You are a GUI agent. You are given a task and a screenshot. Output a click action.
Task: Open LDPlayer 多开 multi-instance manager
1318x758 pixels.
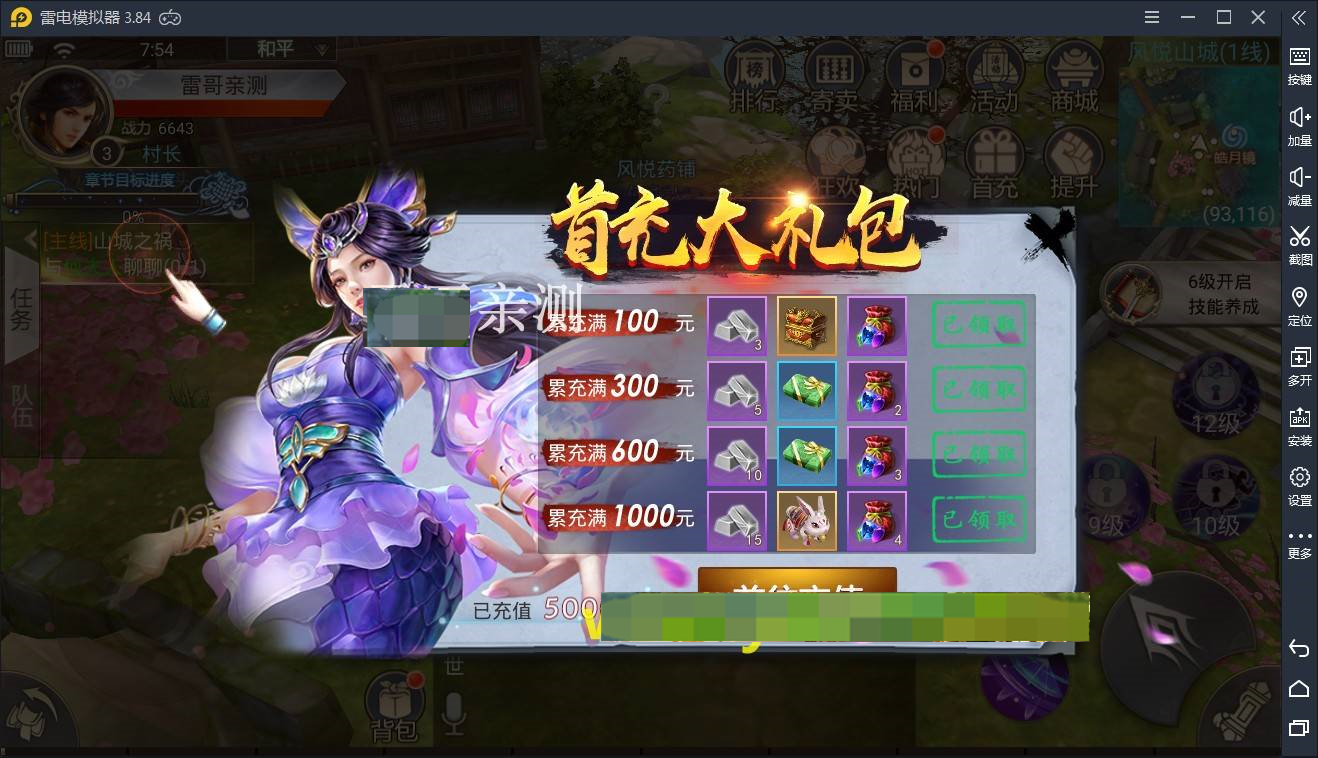1299,366
